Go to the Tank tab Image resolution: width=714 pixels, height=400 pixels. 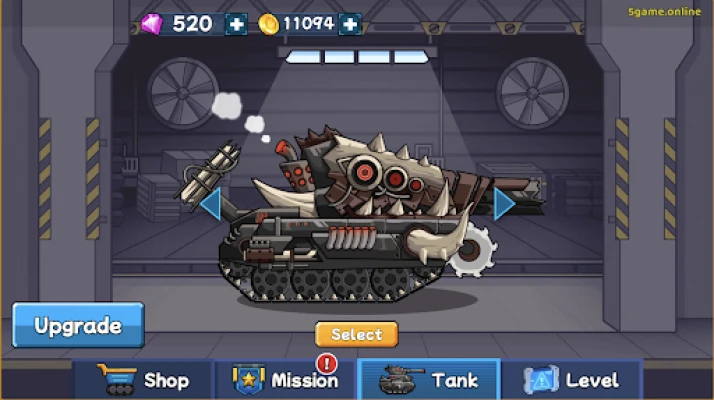[x=429, y=380]
